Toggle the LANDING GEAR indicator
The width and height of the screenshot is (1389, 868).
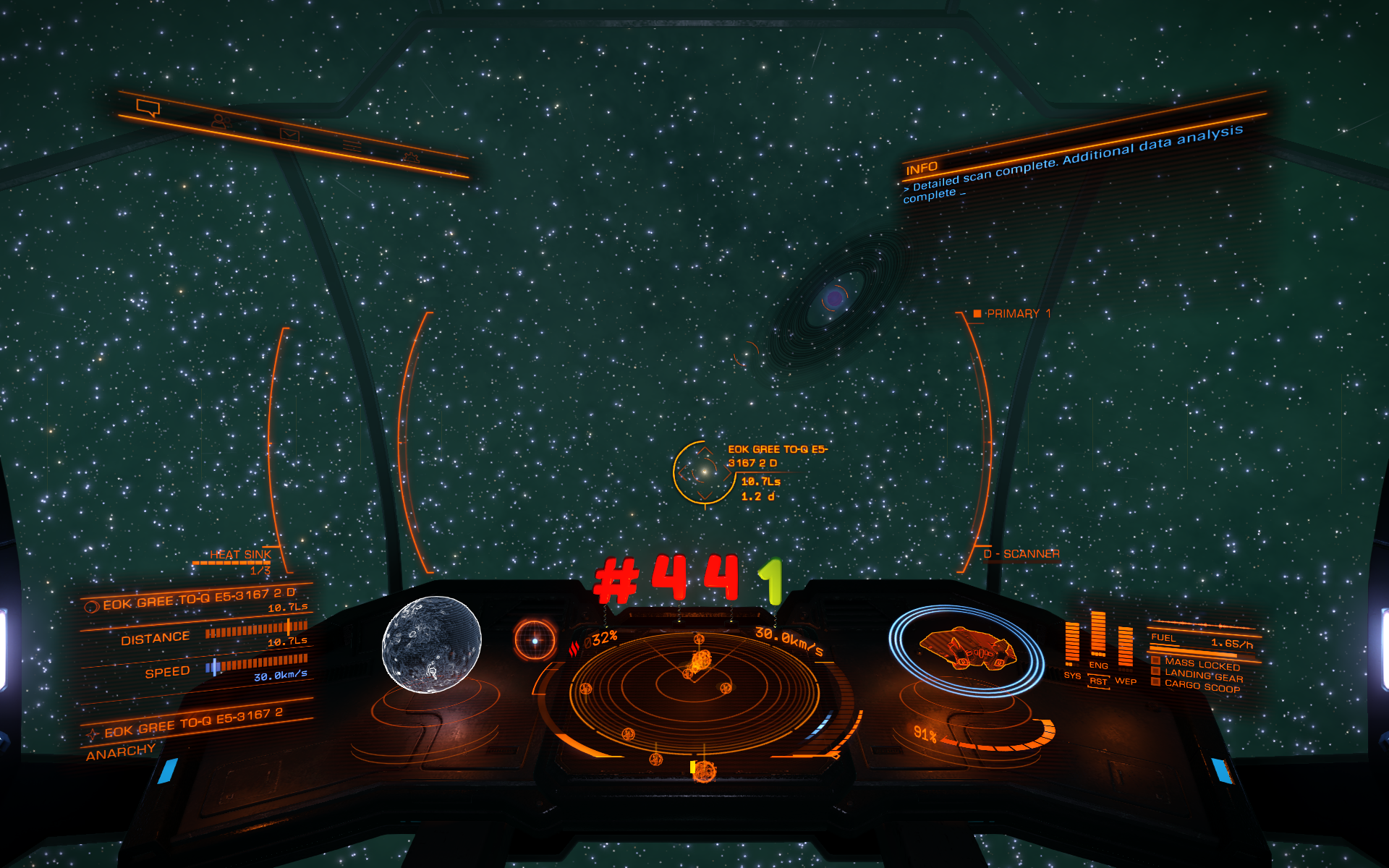[x=1203, y=676]
